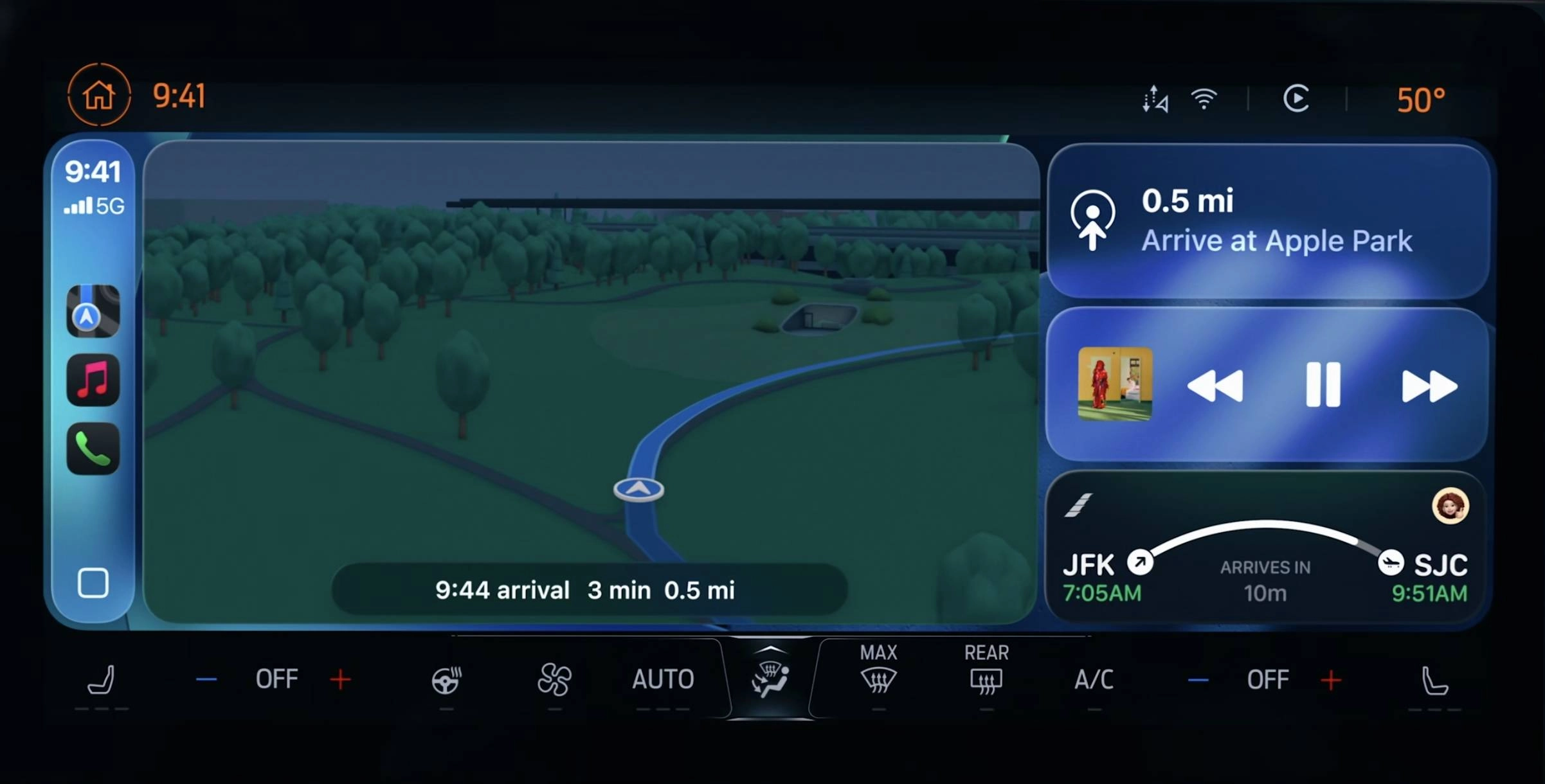Click the orange CarPlay home icon
This screenshot has width=1545, height=784.
click(x=99, y=96)
